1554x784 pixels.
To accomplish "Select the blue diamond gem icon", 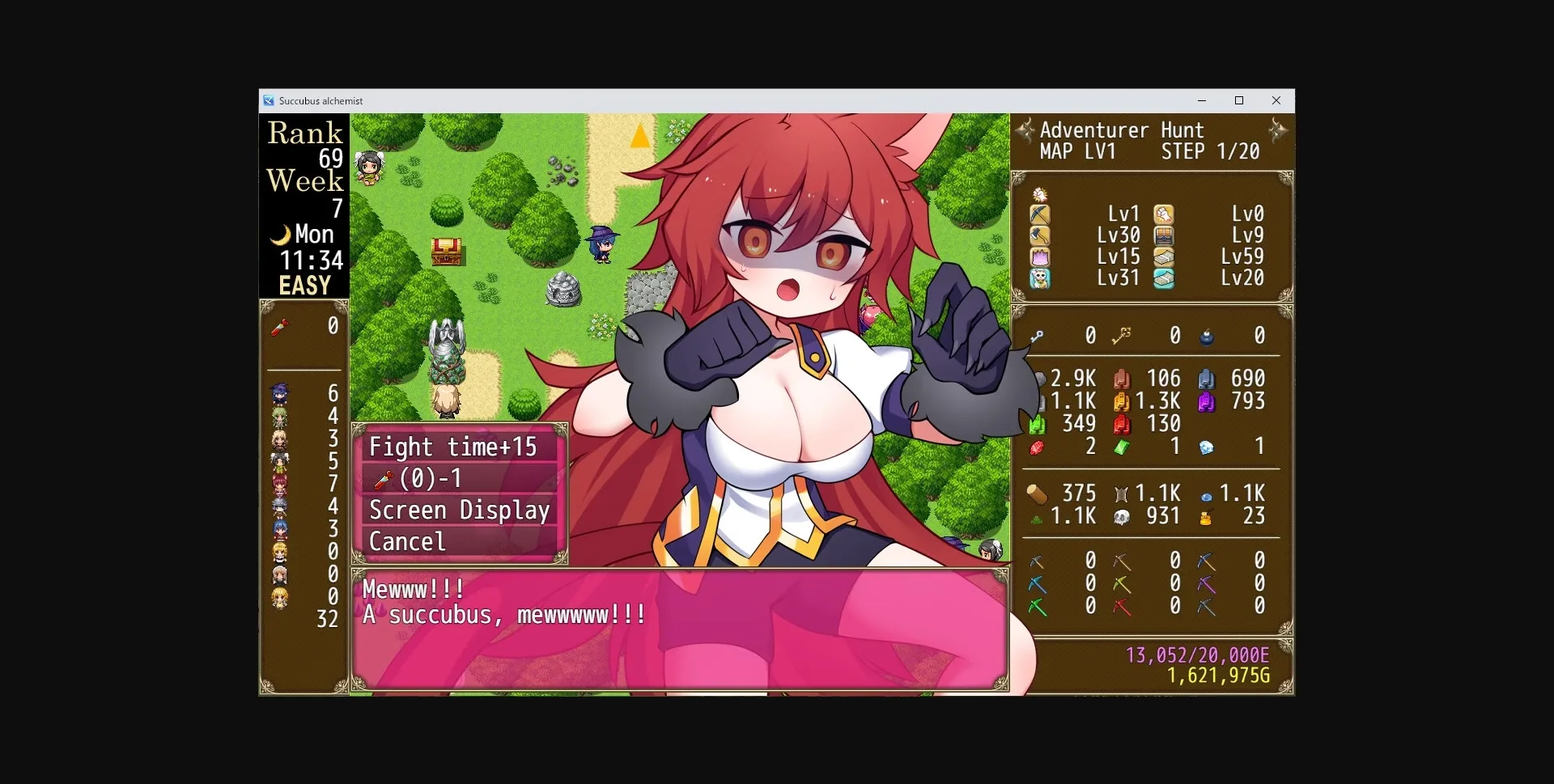I will tap(1205, 447).
